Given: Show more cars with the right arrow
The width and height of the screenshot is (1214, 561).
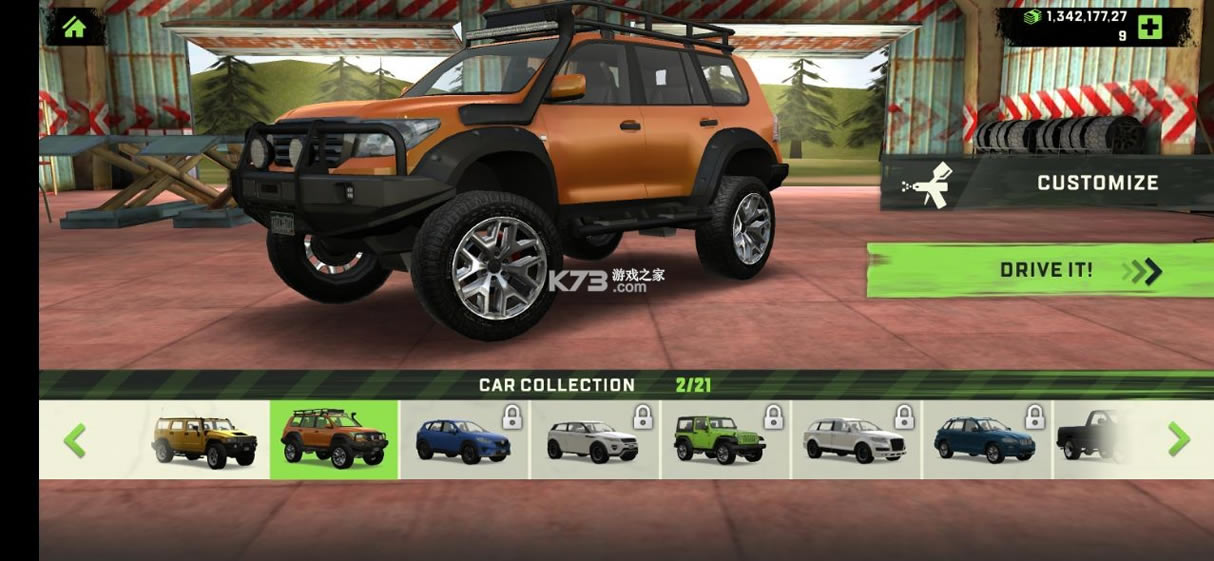Looking at the screenshot, I should coord(1179,440).
